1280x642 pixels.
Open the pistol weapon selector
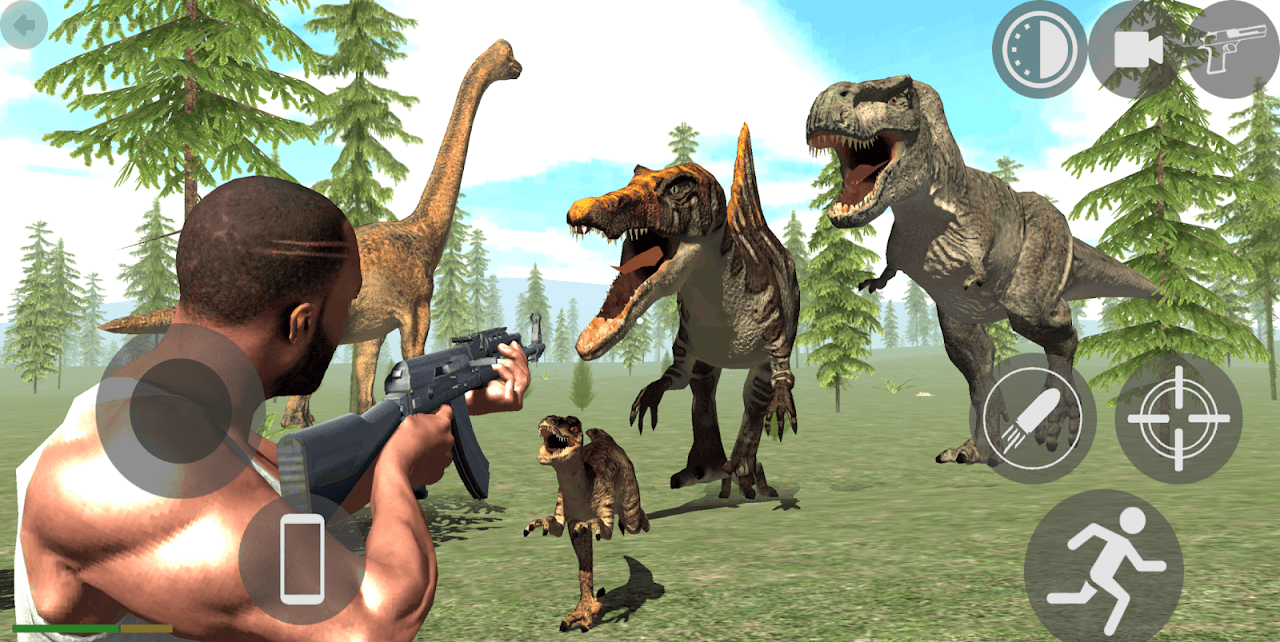[x=1231, y=49]
